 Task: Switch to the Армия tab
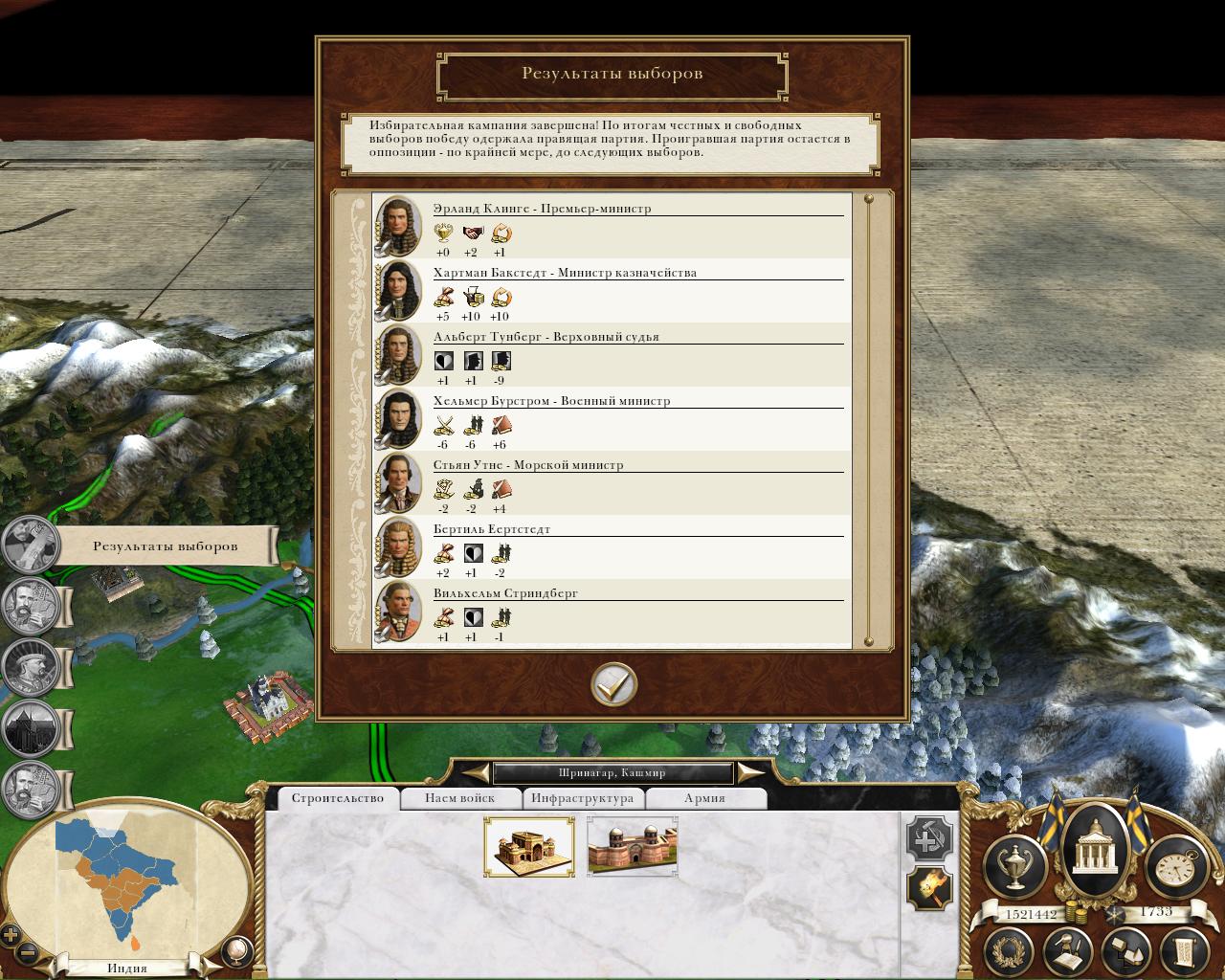704,798
